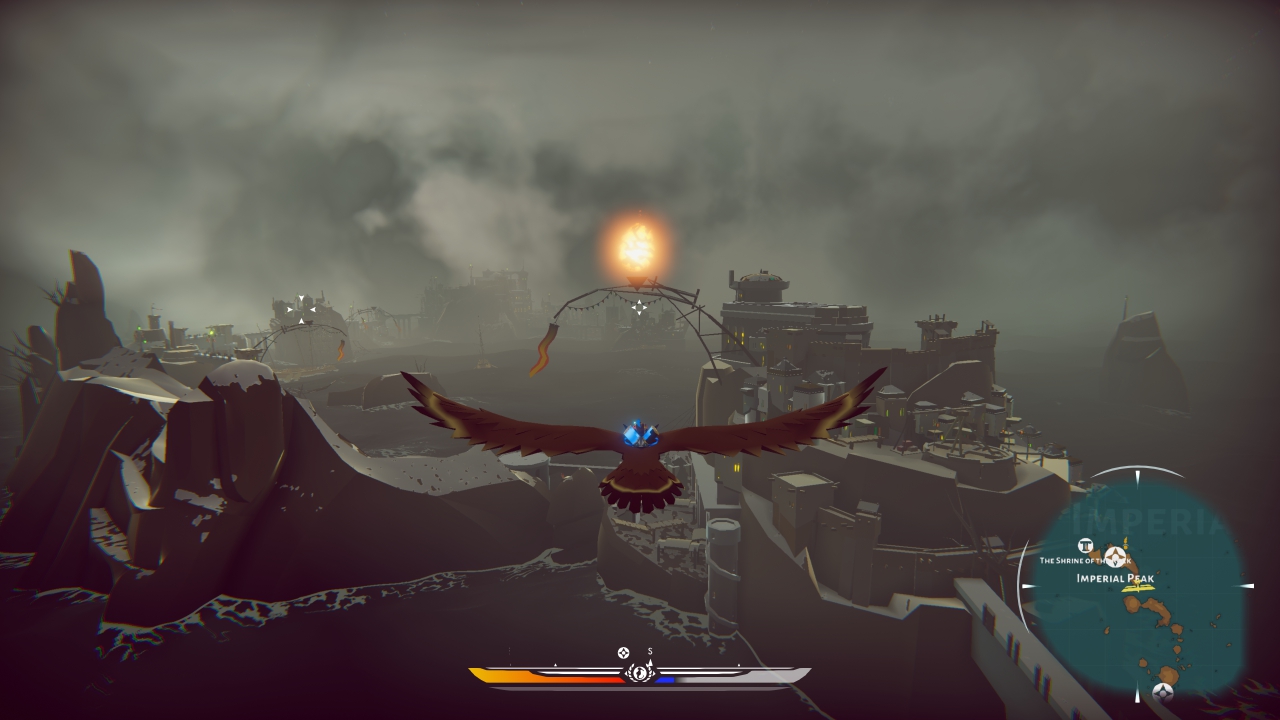
Task: Click the Imperial Peak label on minimap
Action: [x=1116, y=578]
